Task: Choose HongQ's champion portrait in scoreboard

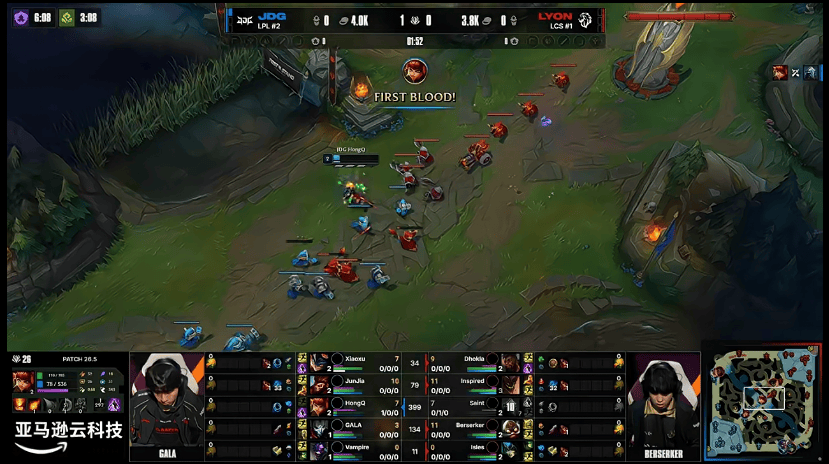Action: (x=318, y=406)
